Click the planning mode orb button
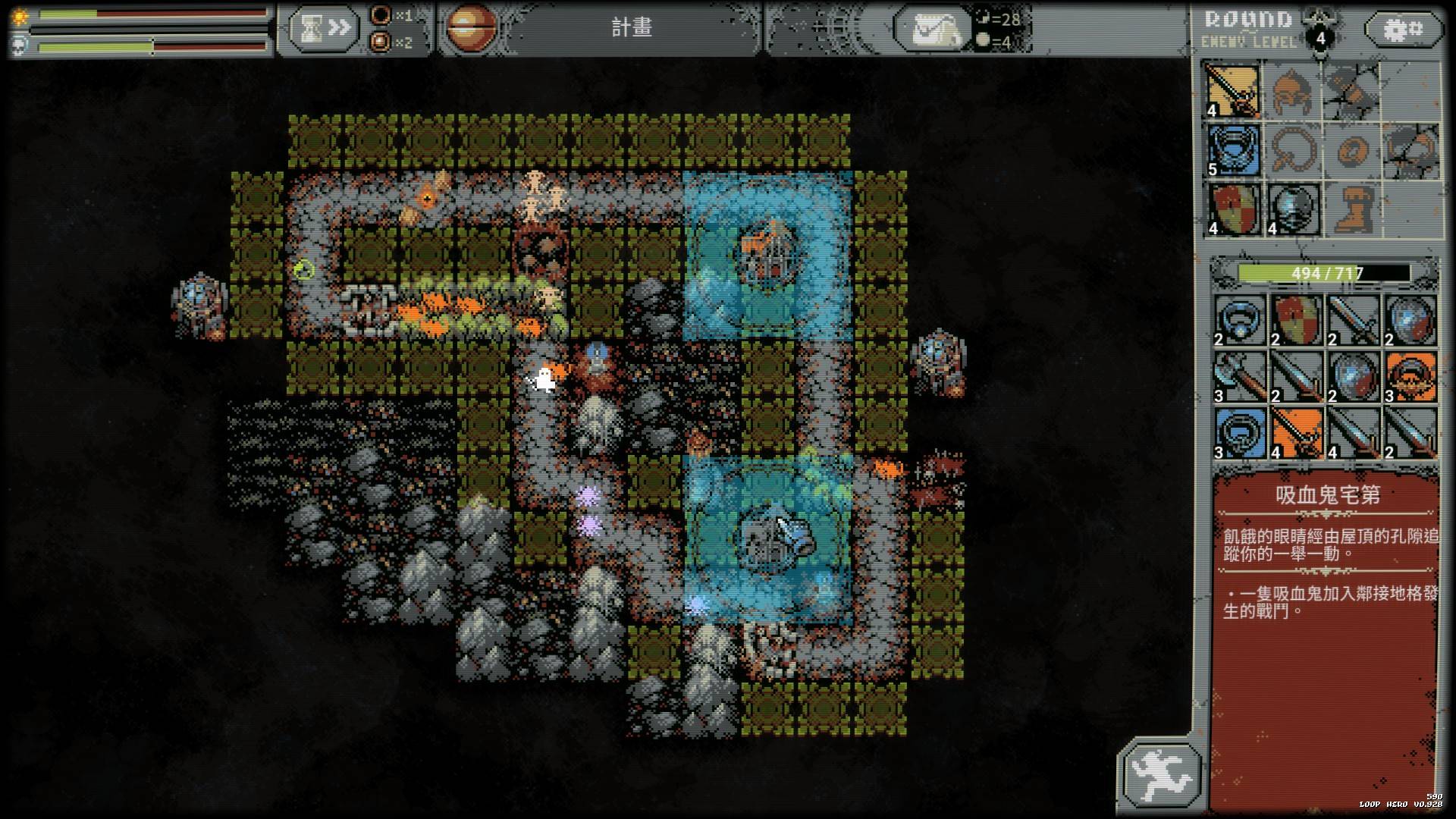 471,29
